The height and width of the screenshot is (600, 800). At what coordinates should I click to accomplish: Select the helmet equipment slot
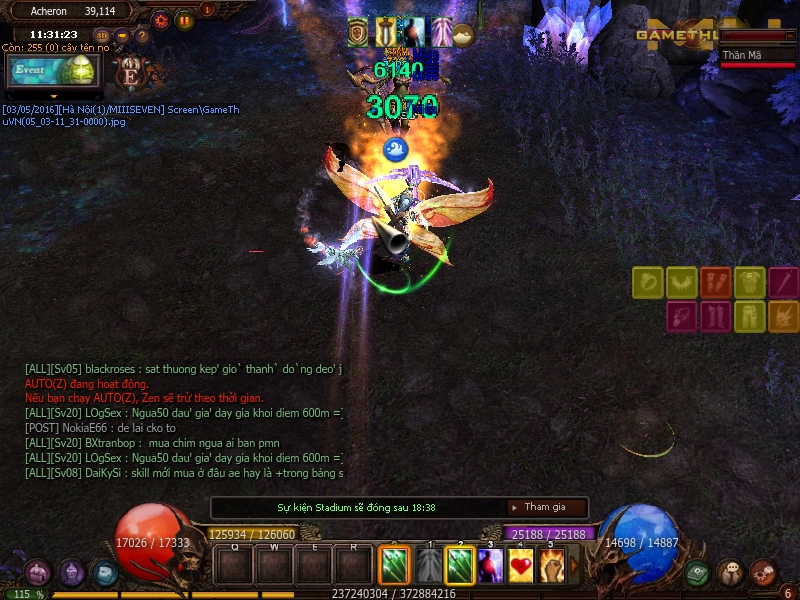pos(784,317)
